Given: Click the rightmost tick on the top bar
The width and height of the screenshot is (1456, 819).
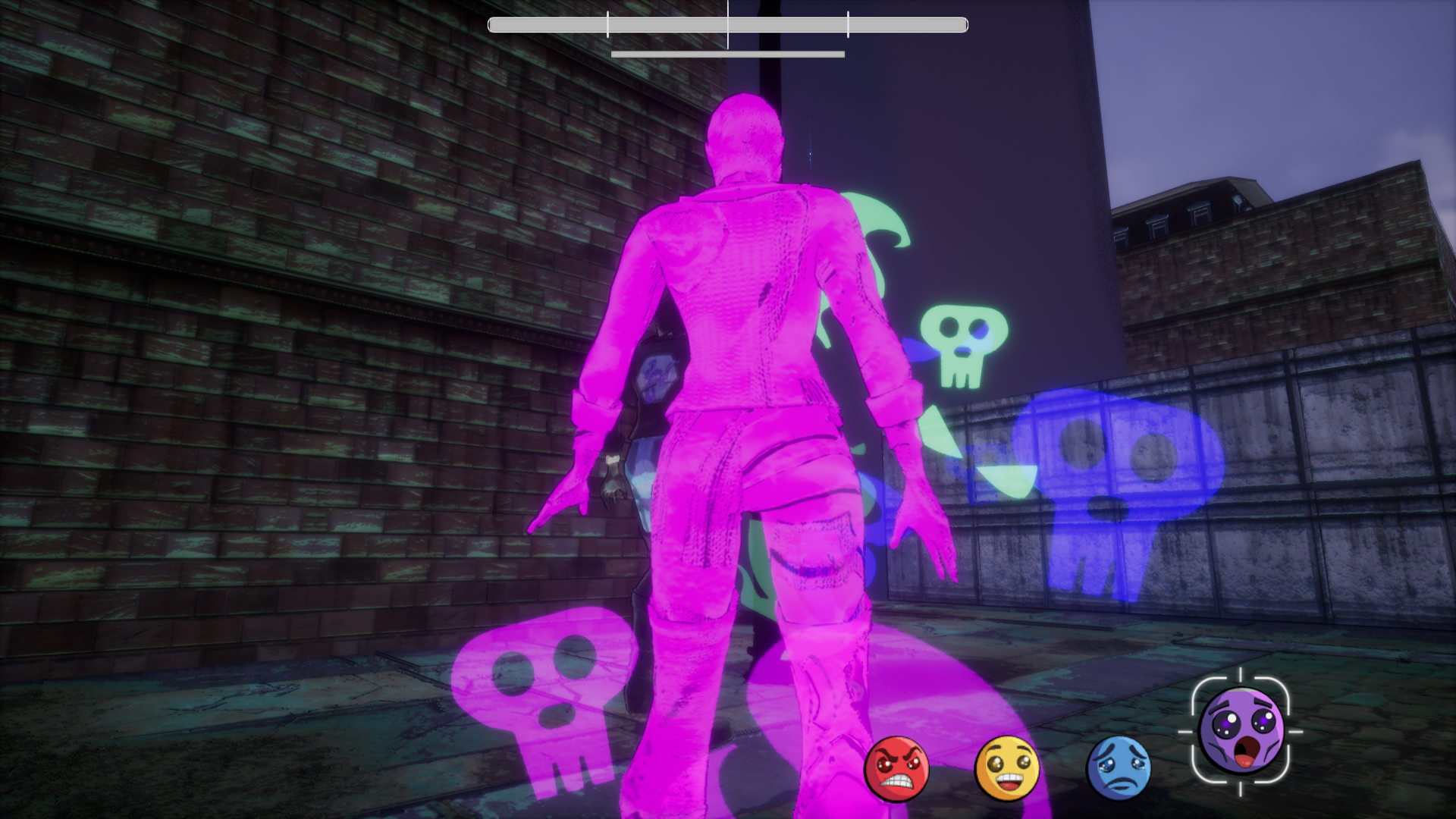Looking at the screenshot, I should point(847,24).
